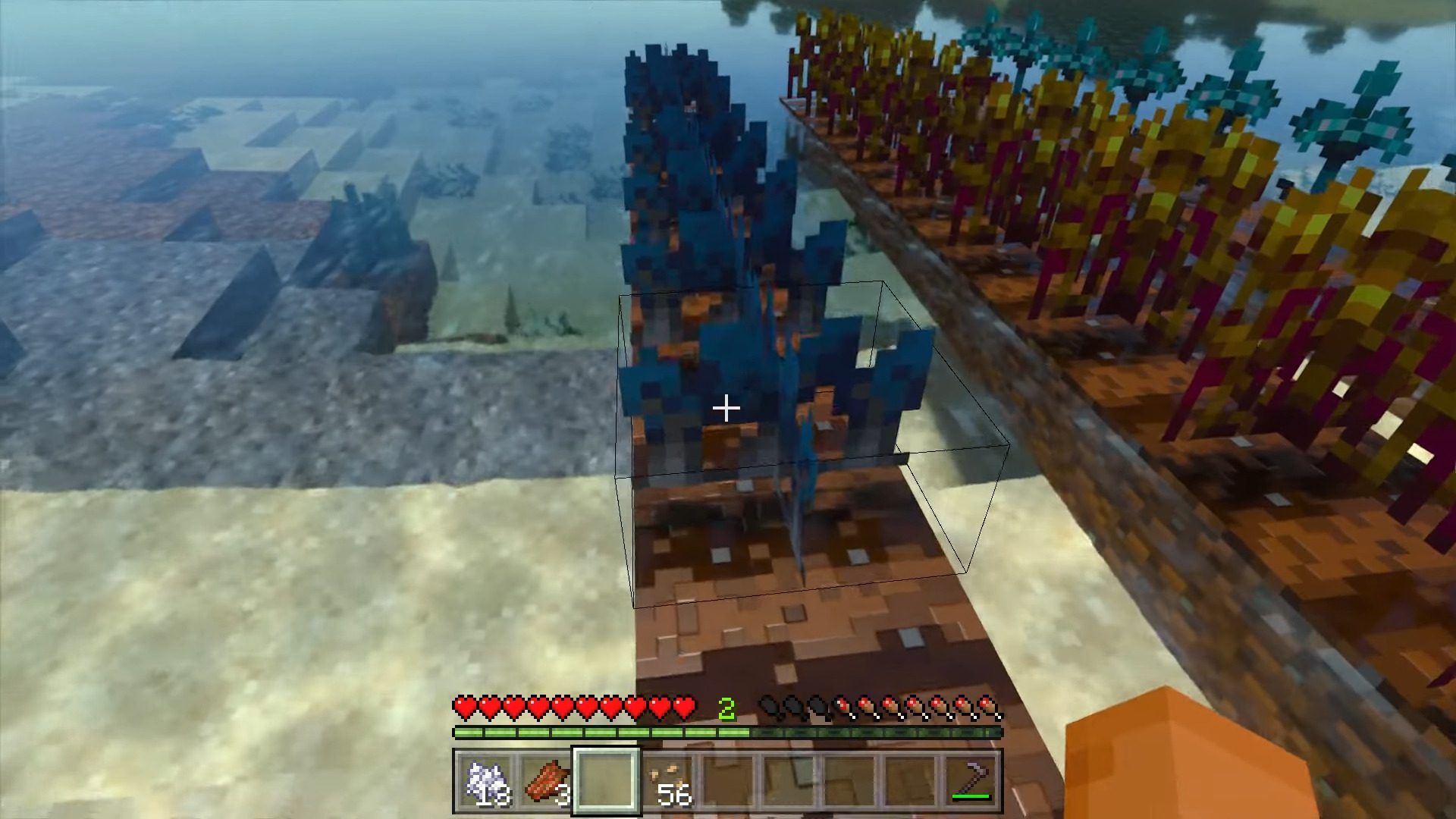Select the cooked porkchop hotbar slot

(548, 781)
